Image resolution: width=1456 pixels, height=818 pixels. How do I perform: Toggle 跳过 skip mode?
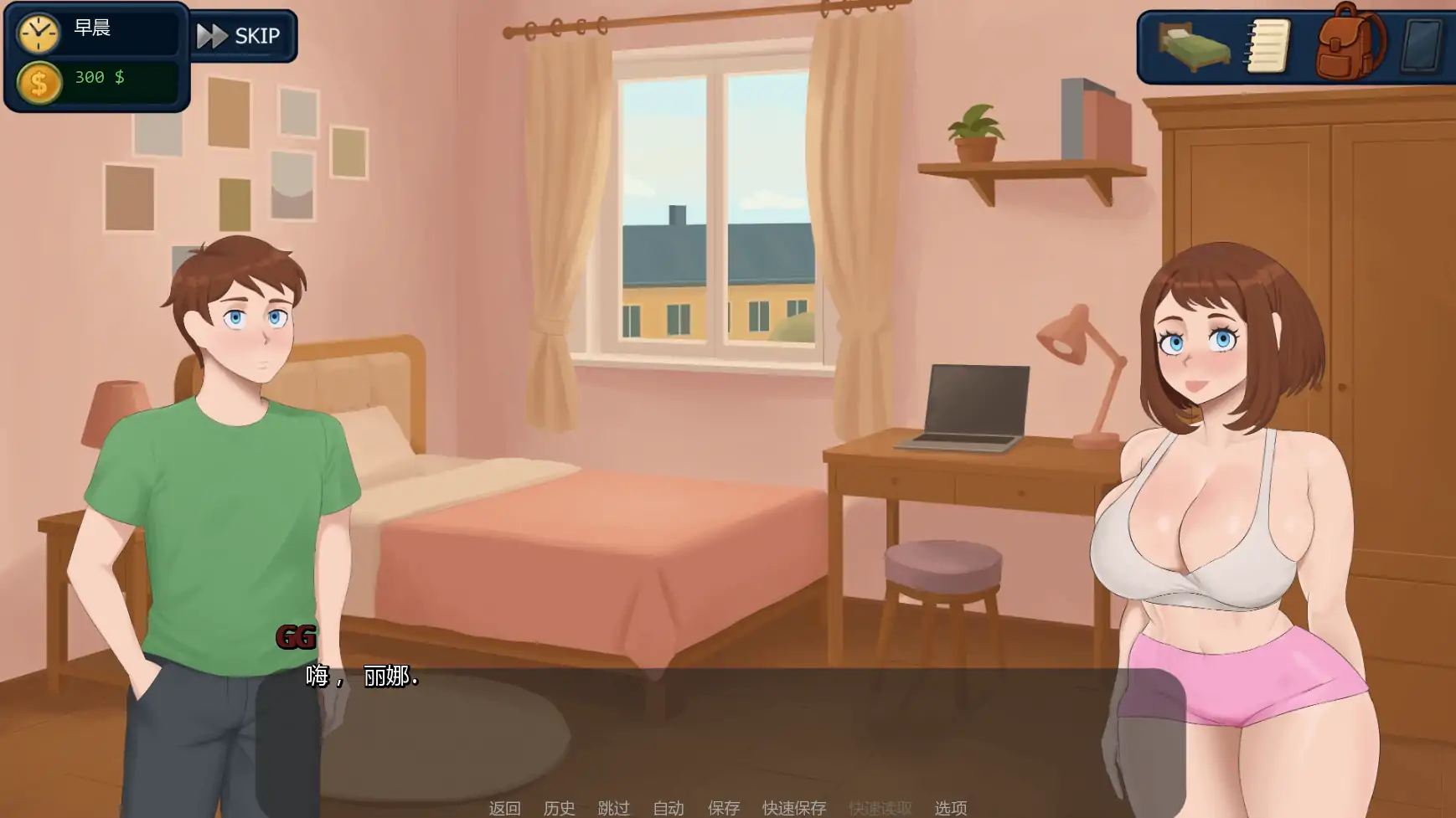pos(613,807)
